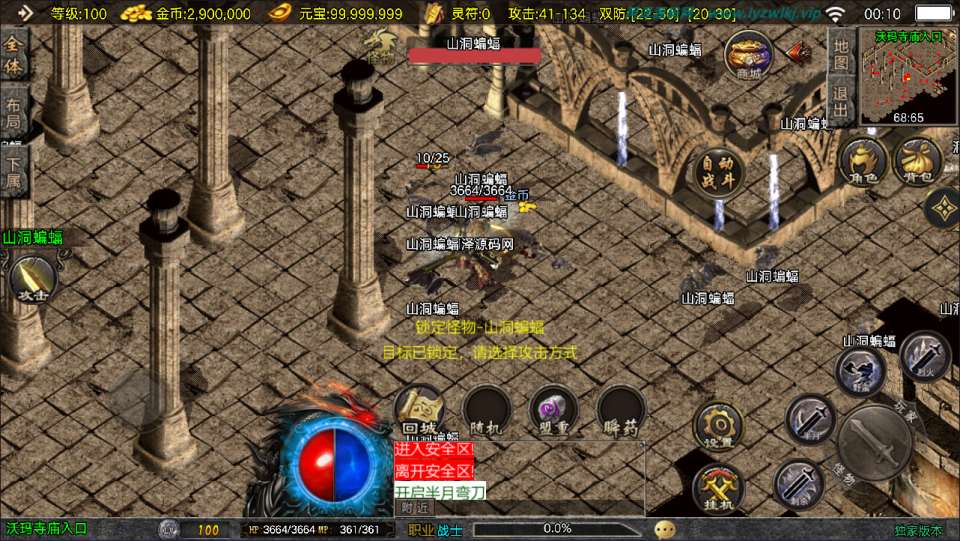Open the emoji face button in the bottom bar

(664, 529)
